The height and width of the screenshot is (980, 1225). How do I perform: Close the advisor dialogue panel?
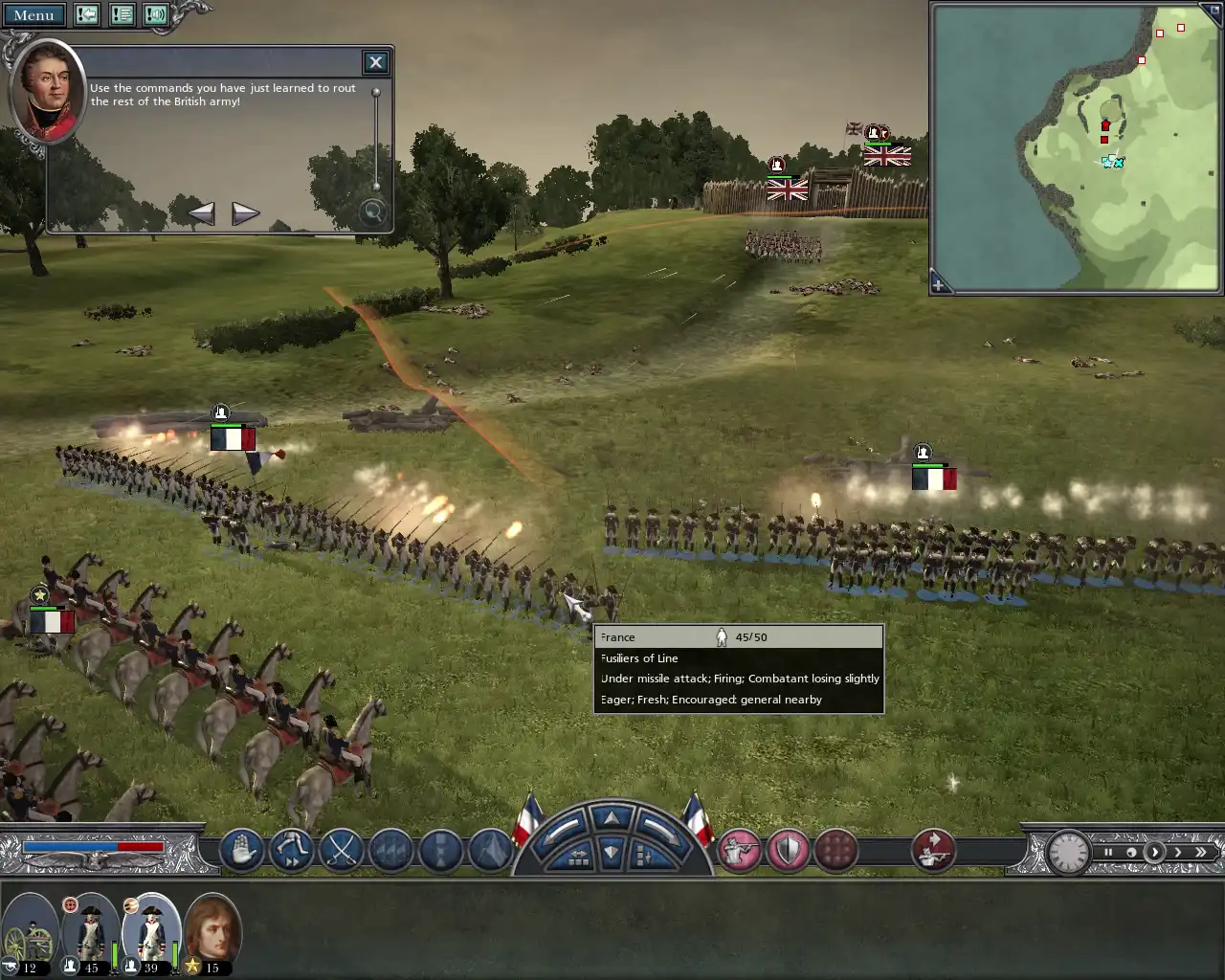[x=375, y=62]
